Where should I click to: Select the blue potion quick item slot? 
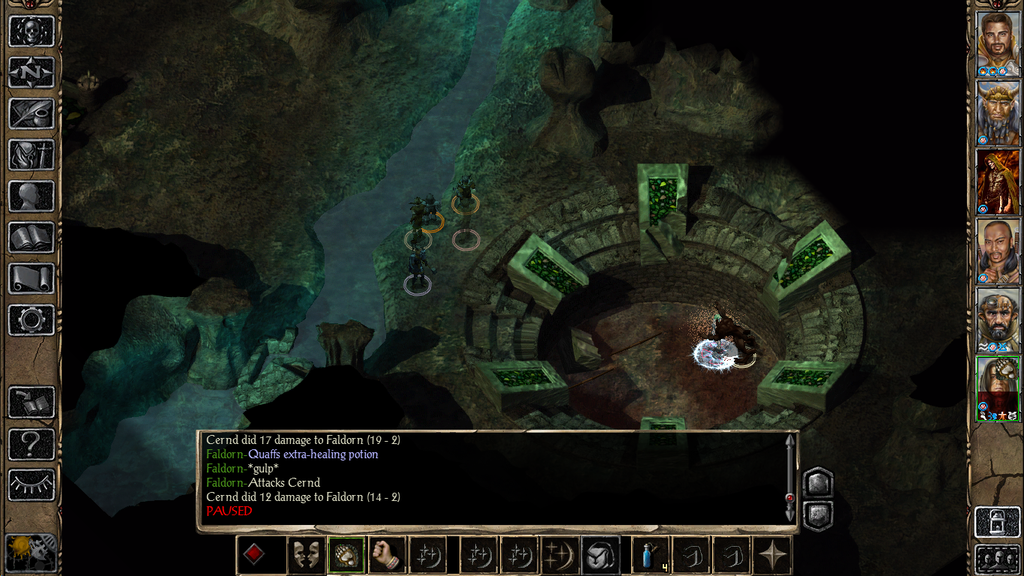tap(650, 556)
